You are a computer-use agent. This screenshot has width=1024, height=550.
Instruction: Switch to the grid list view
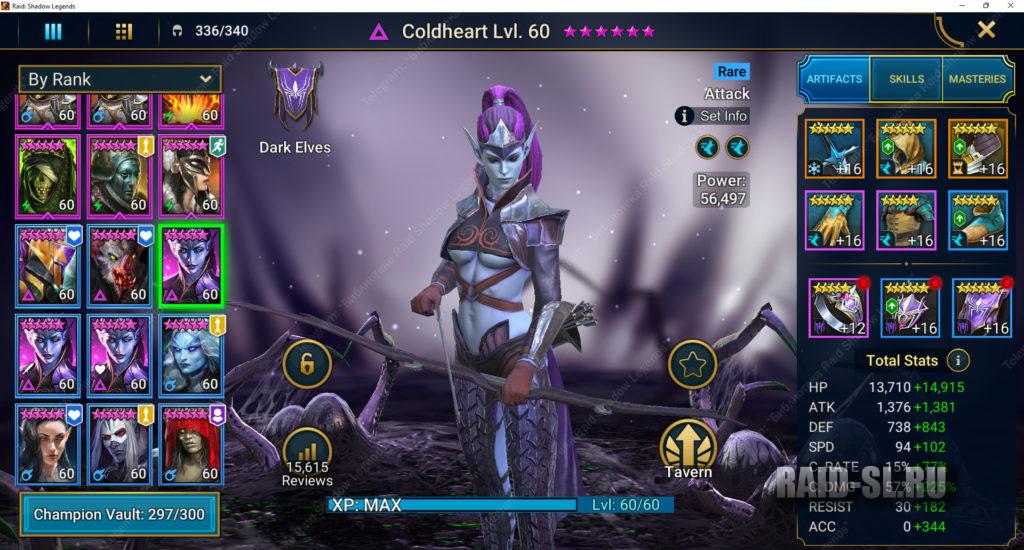[124, 31]
